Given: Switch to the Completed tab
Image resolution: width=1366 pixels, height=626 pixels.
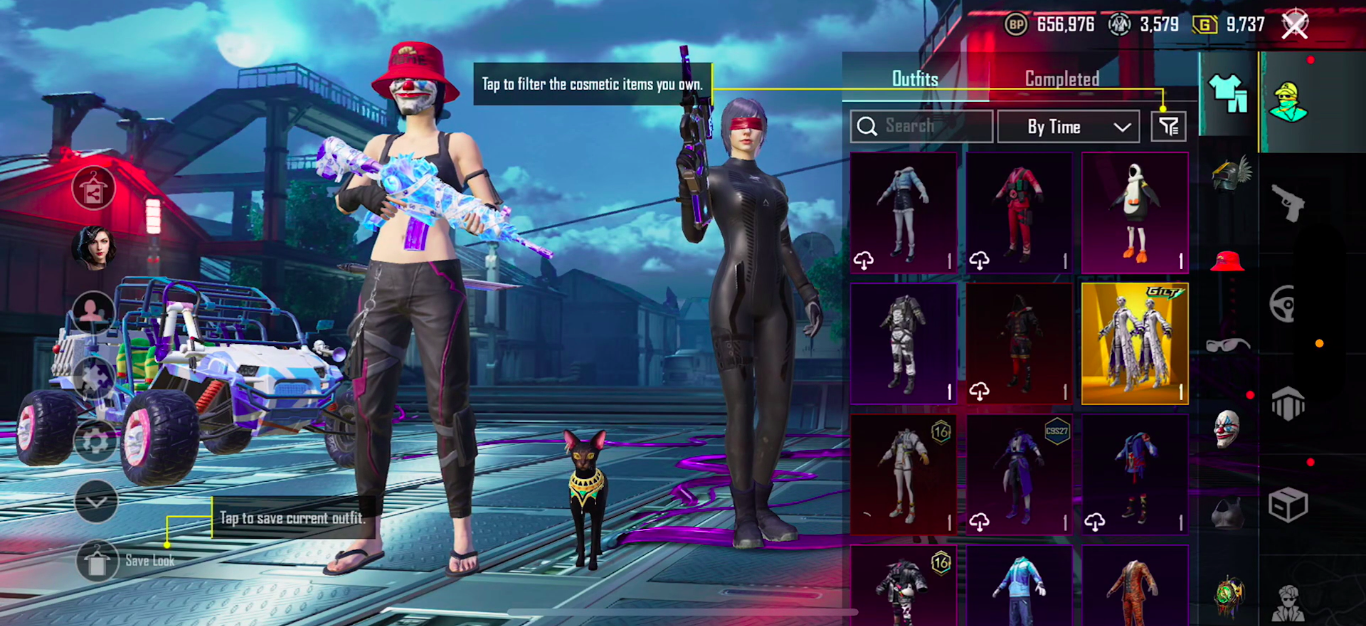Looking at the screenshot, I should (x=1062, y=79).
